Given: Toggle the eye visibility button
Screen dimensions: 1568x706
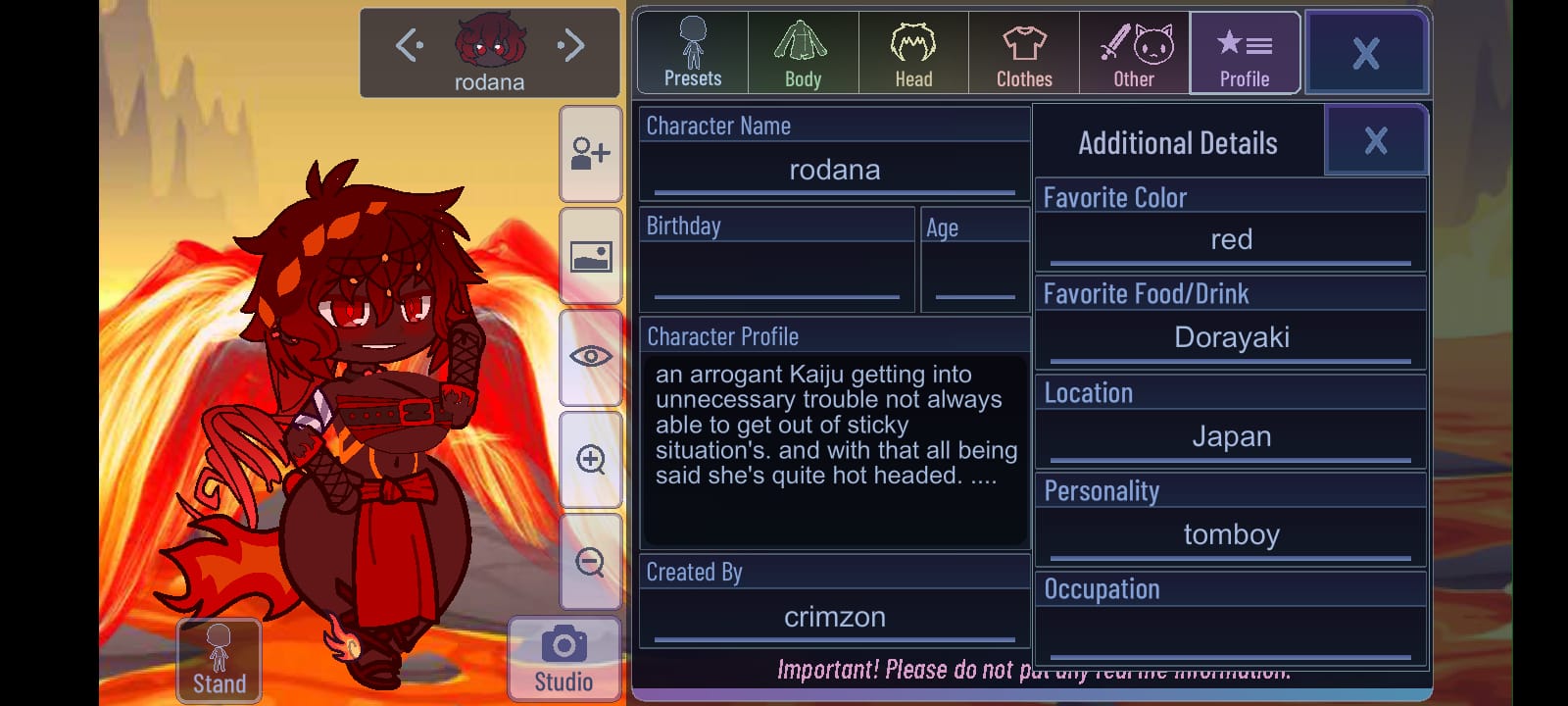Looking at the screenshot, I should [x=591, y=357].
